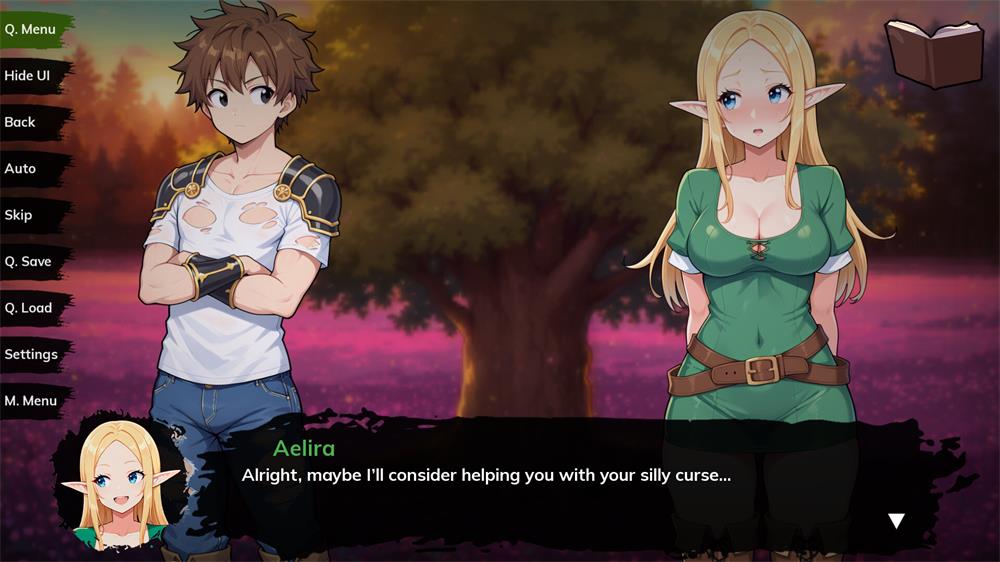Toggle Auto dialogue advance
The height and width of the screenshot is (562, 1000).
click(21, 168)
